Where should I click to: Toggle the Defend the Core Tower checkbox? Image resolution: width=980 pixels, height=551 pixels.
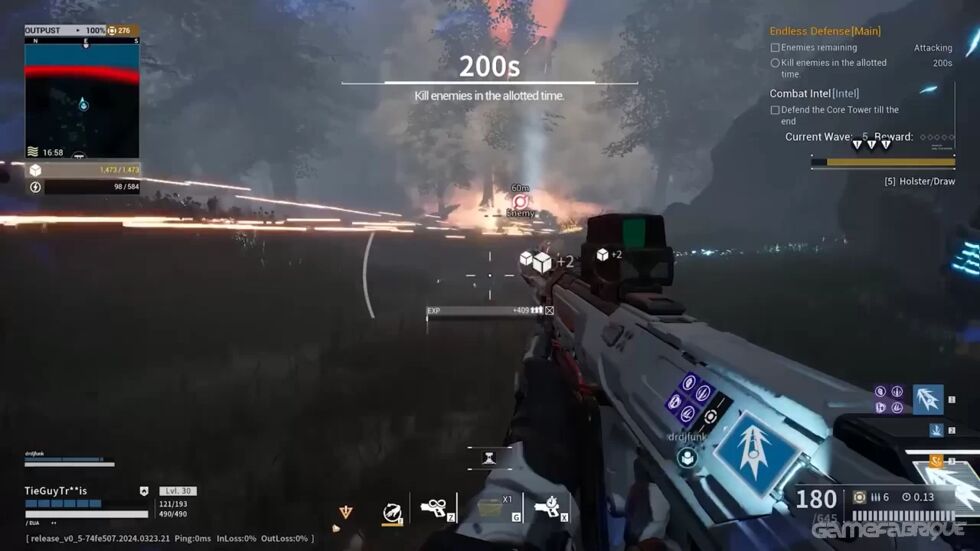point(775,110)
